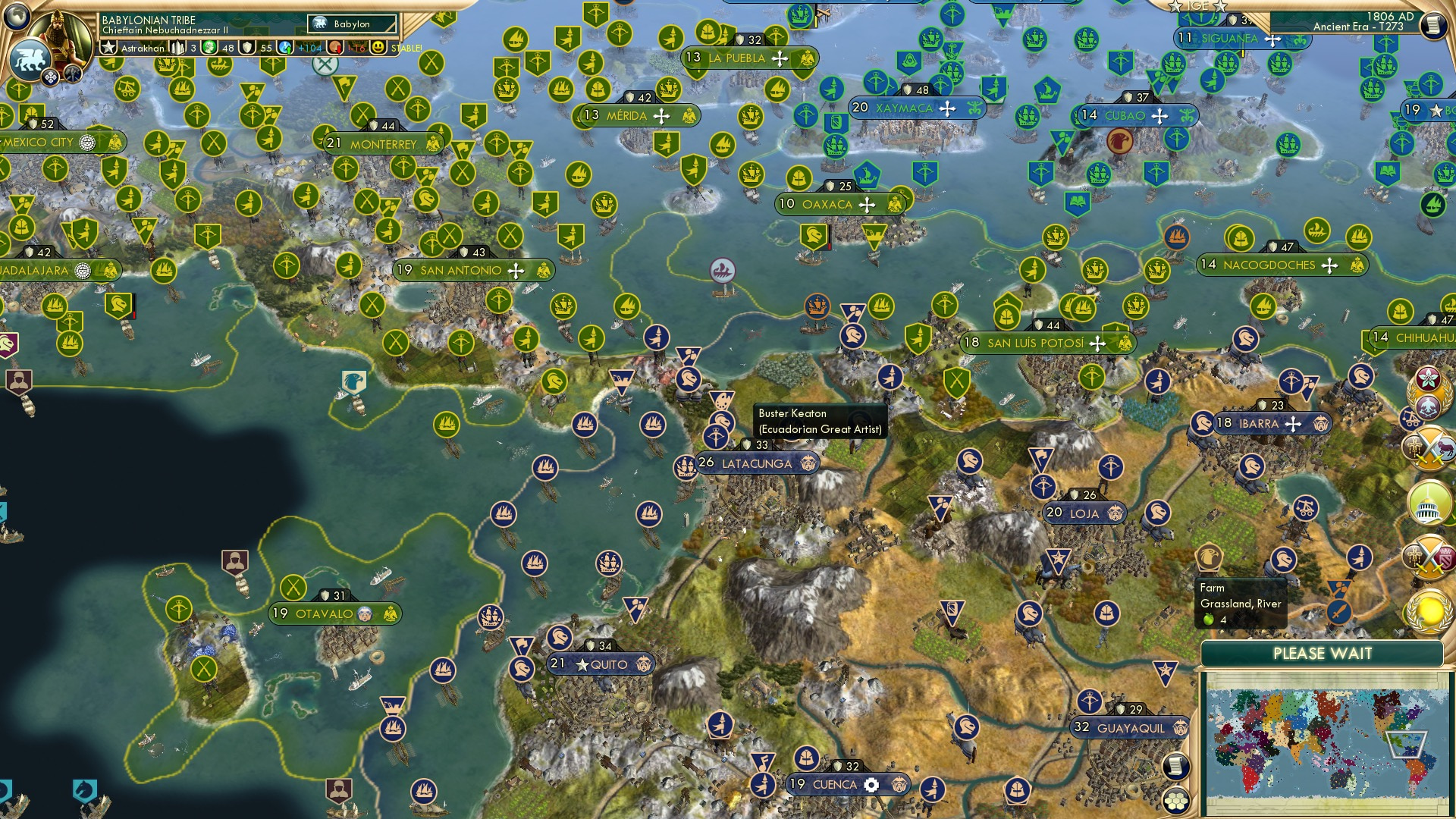The image size is (1456, 819).
Task: Open the scroll menu beside the turn date
Action: 1432,26
